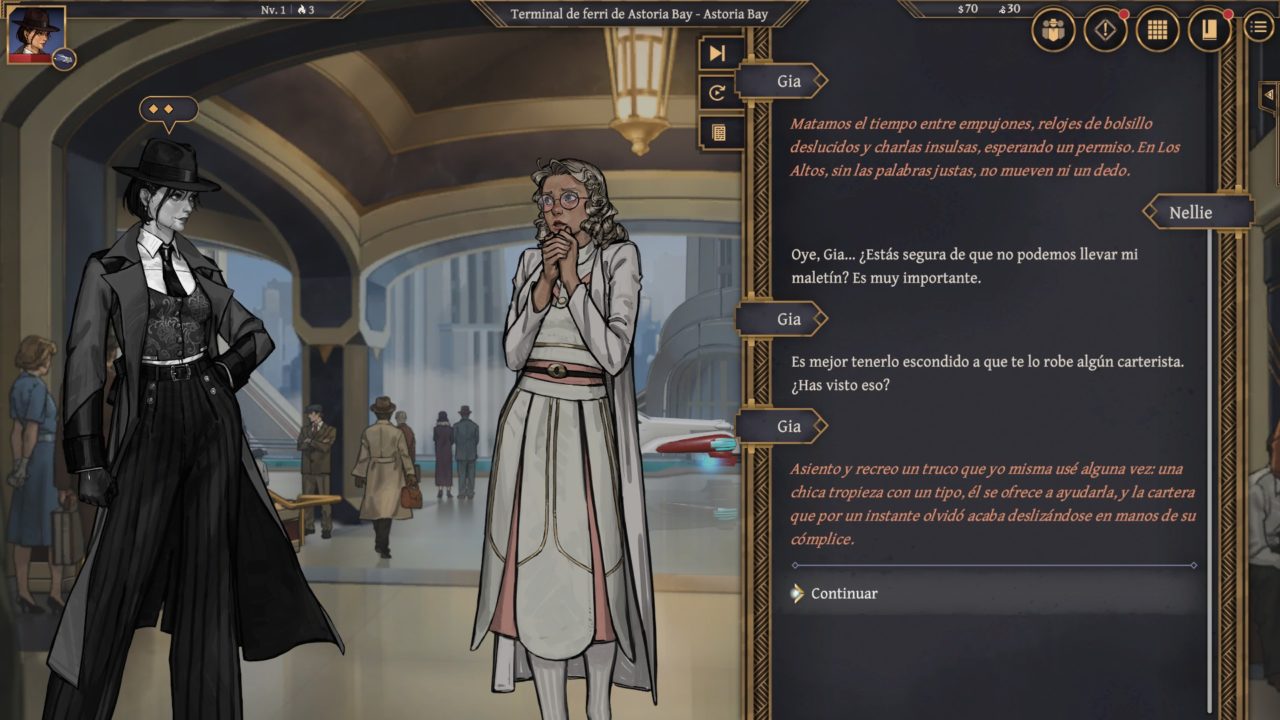This screenshot has height=720, width=1280.
Task: Continue the dialogue with Continuar
Action: (x=843, y=593)
